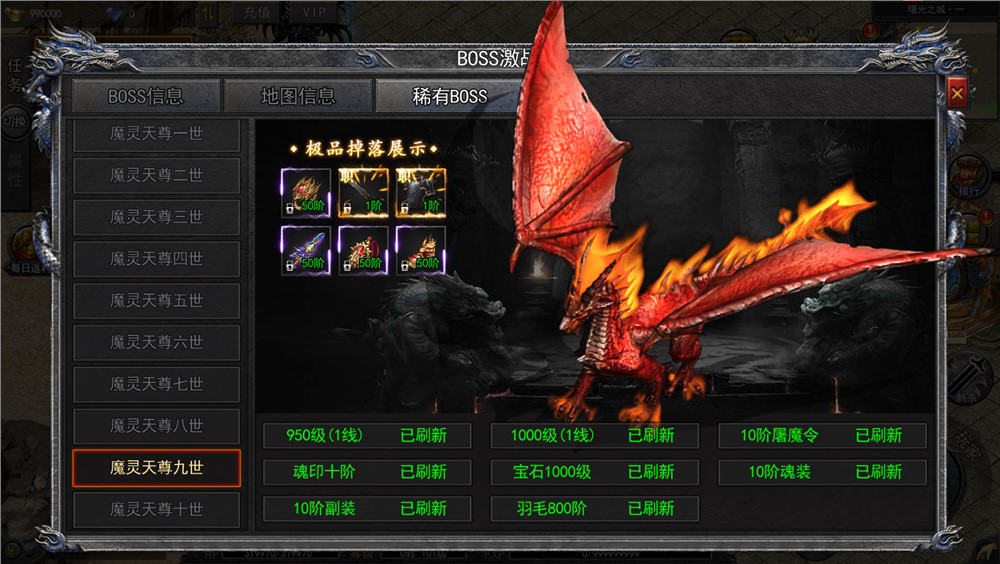Image resolution: width=1000 pixels, height=564 pixels.
Task: Choose the 10阶副装 boss row
Action: click(367, 509)
